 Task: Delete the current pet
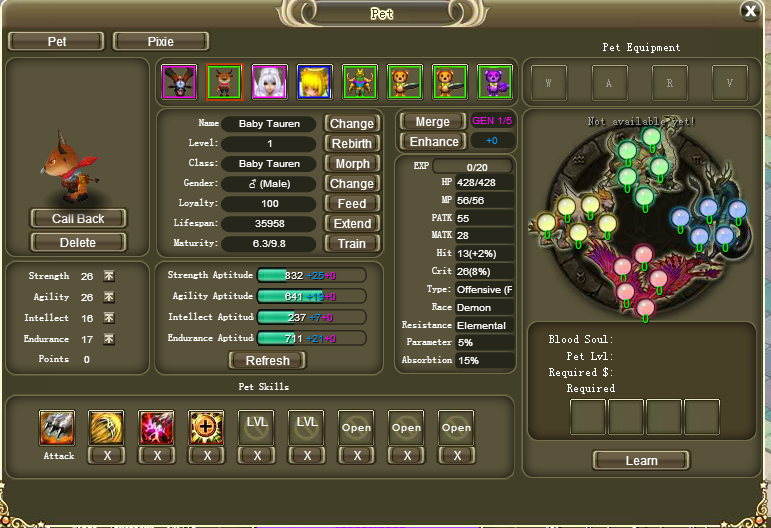coord(78,242)
